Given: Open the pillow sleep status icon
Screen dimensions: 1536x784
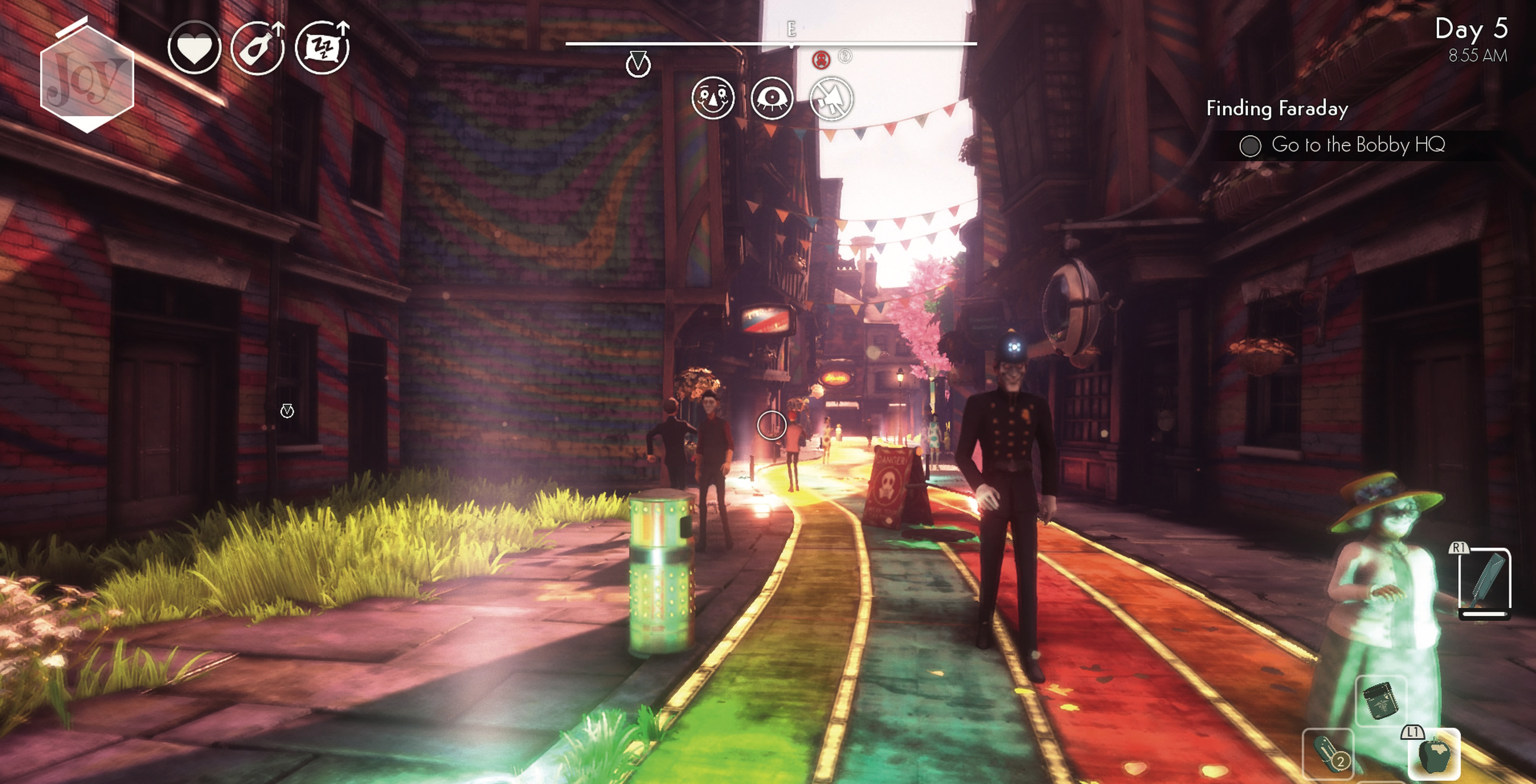Looking at the screenshot, I should (x=322, y=48).
